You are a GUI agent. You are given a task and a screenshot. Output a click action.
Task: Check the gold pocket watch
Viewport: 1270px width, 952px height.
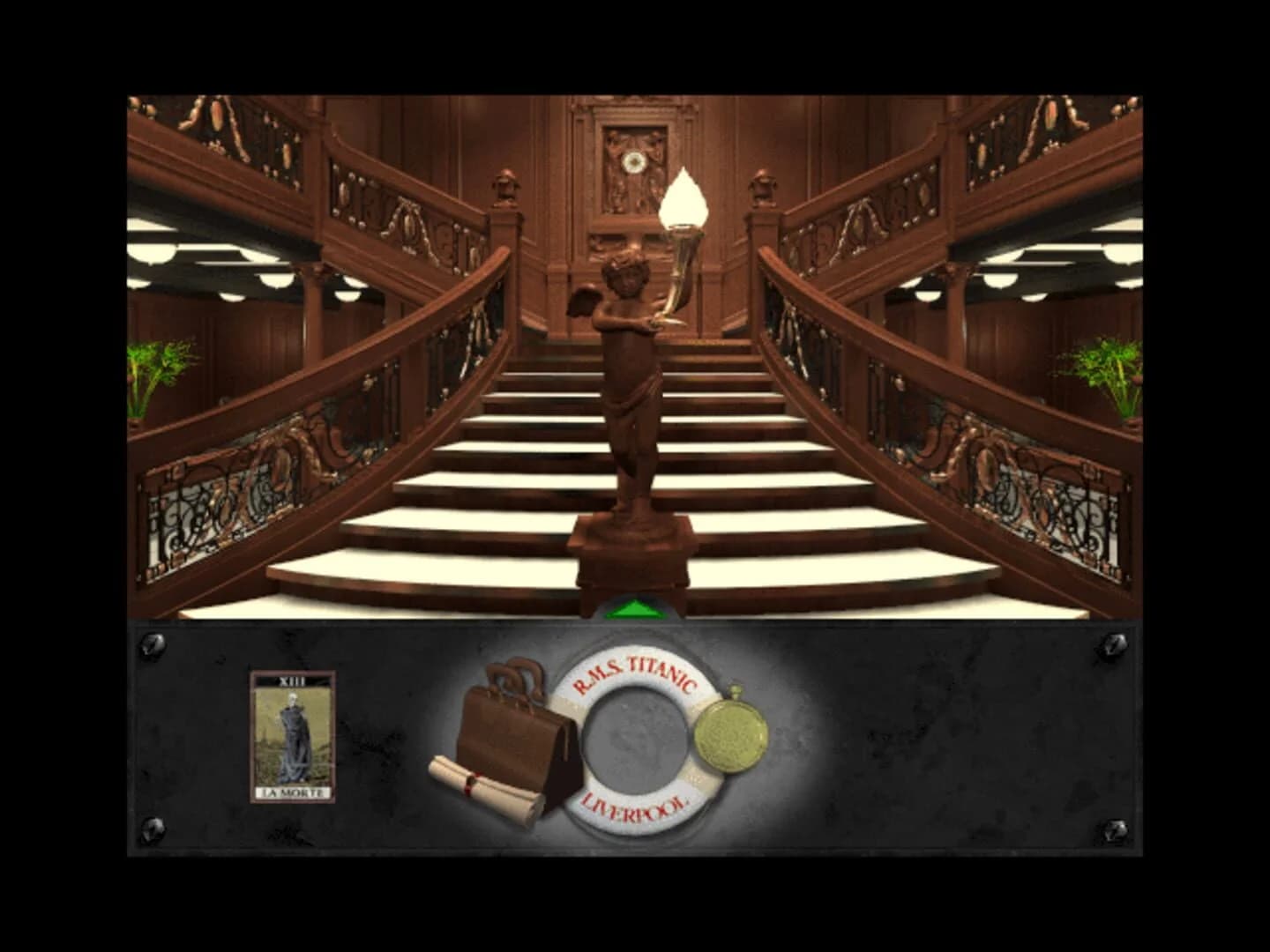click(729, 729)
